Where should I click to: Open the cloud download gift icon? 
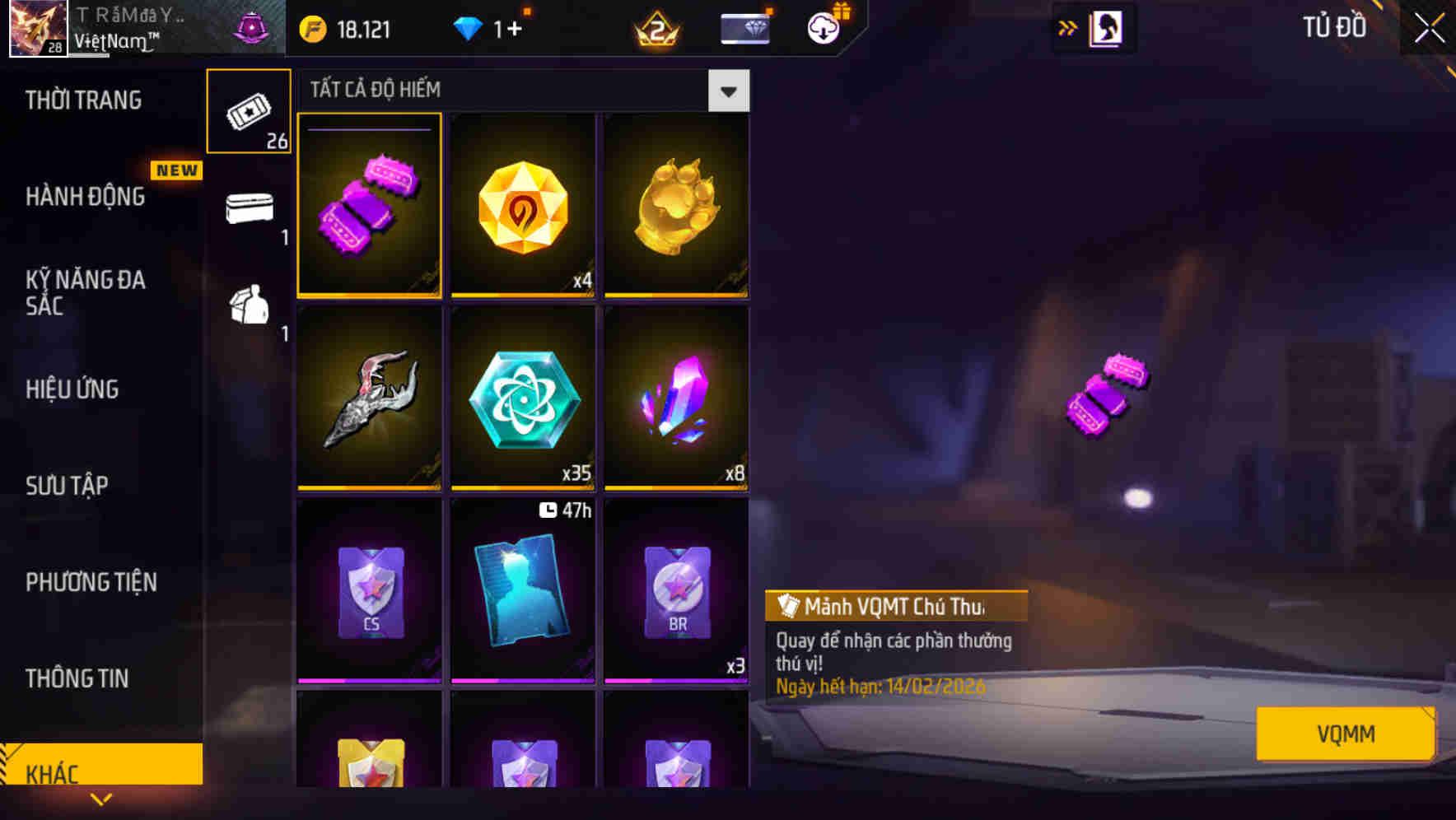click(x=822, y=27)
